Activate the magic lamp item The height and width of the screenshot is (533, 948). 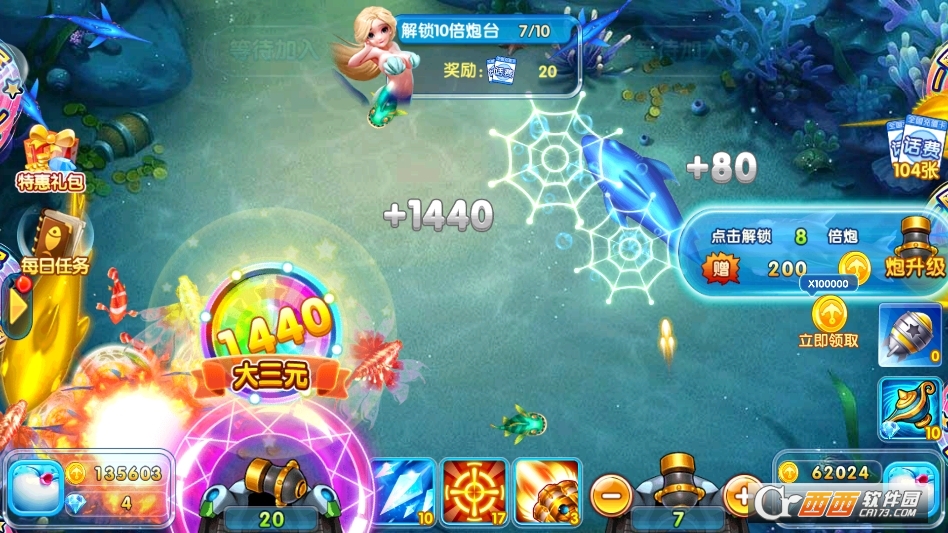click(x=910, y=410)
